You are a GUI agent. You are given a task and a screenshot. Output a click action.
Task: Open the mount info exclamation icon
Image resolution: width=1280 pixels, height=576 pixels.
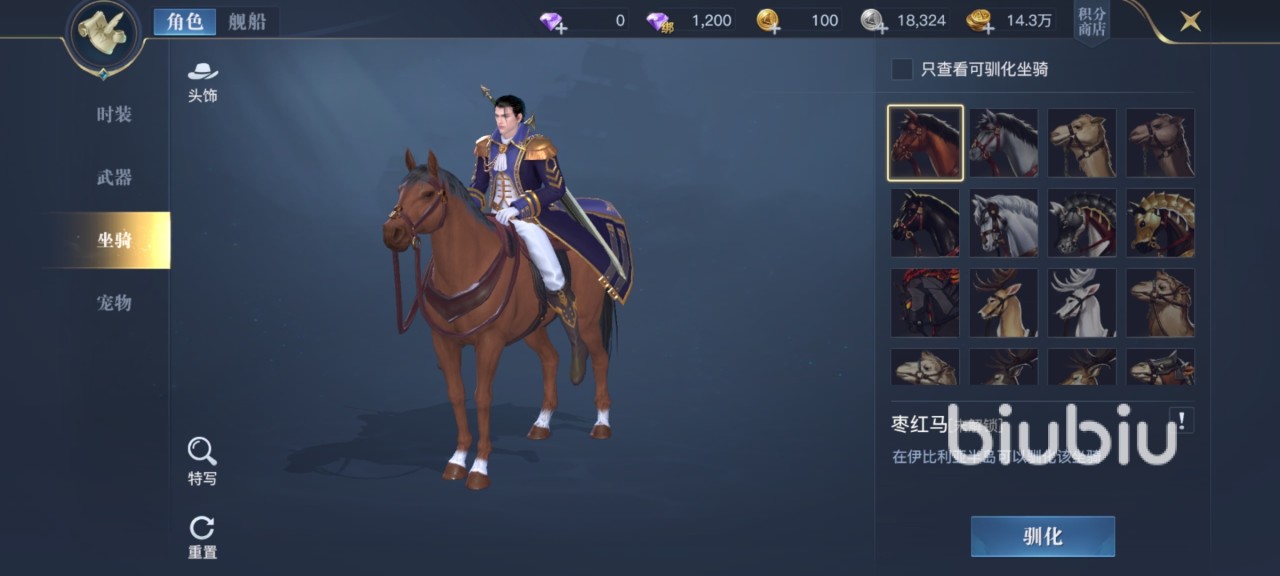click(x=1182, y=421)
